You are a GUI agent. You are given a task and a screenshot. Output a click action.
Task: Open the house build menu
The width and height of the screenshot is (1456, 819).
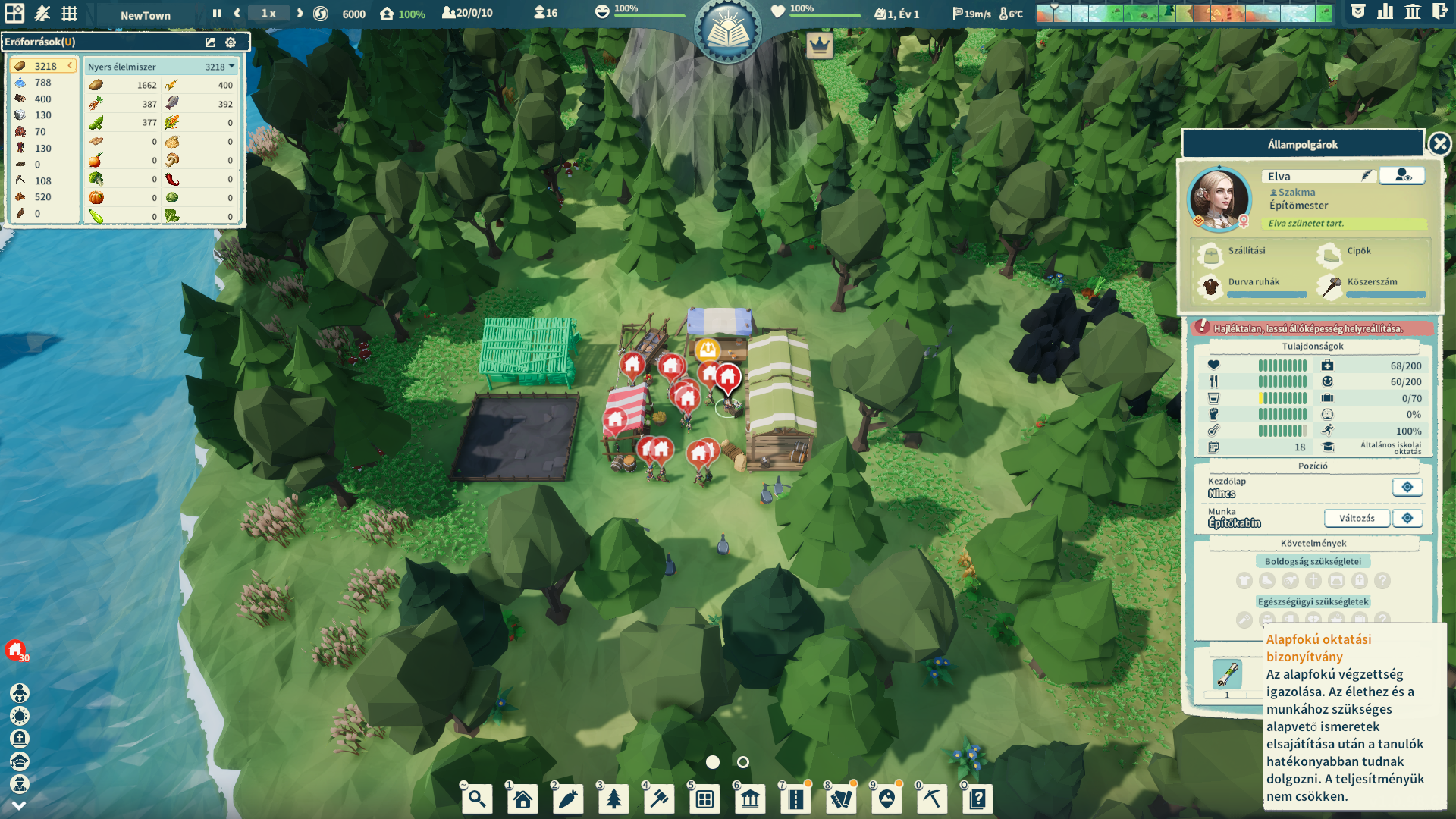coord(522,799)
